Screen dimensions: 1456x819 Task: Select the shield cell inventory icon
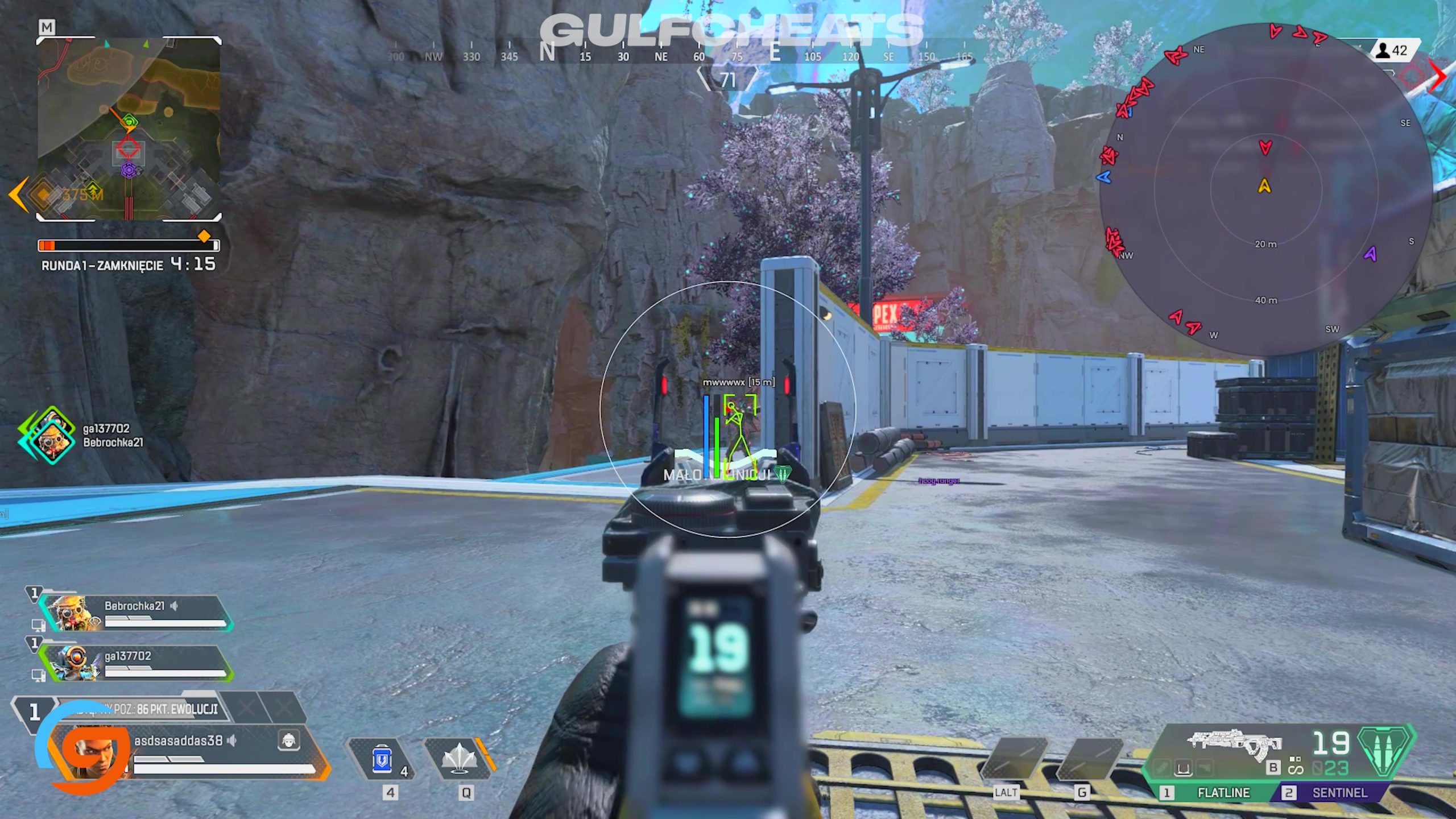pos(382,759)
